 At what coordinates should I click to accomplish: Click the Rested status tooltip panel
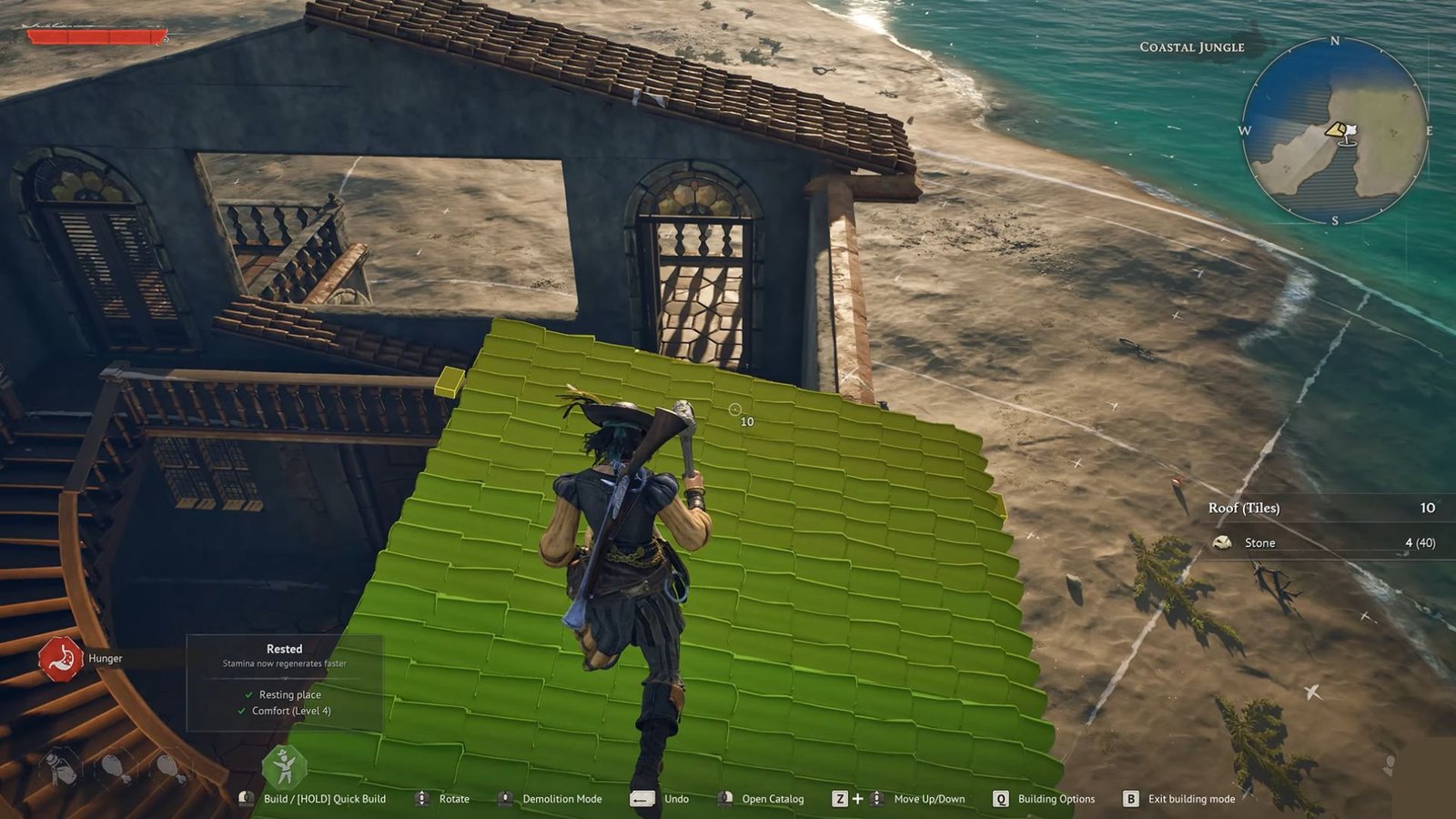284,682
